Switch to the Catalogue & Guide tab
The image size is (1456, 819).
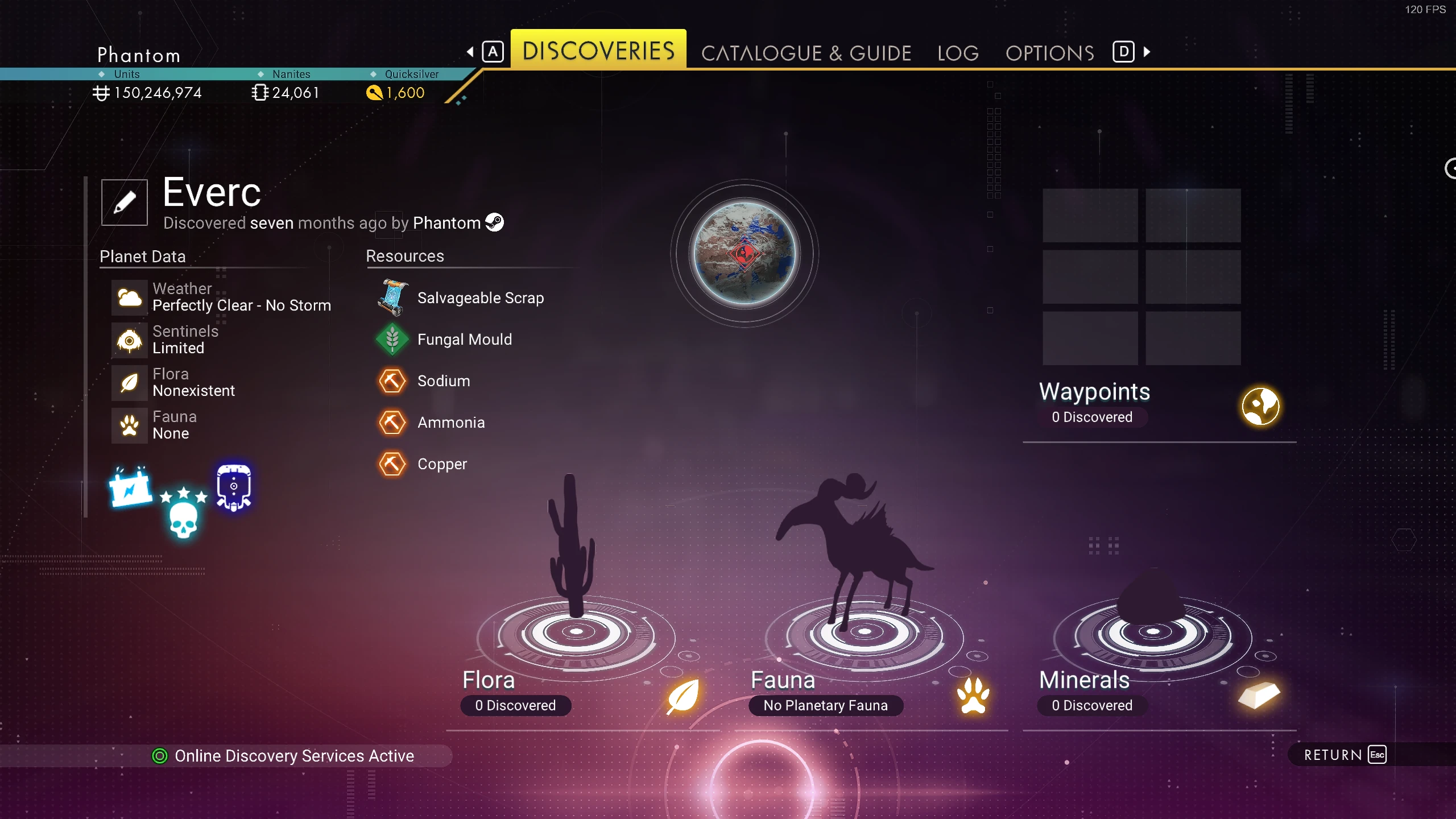point(806,53)
